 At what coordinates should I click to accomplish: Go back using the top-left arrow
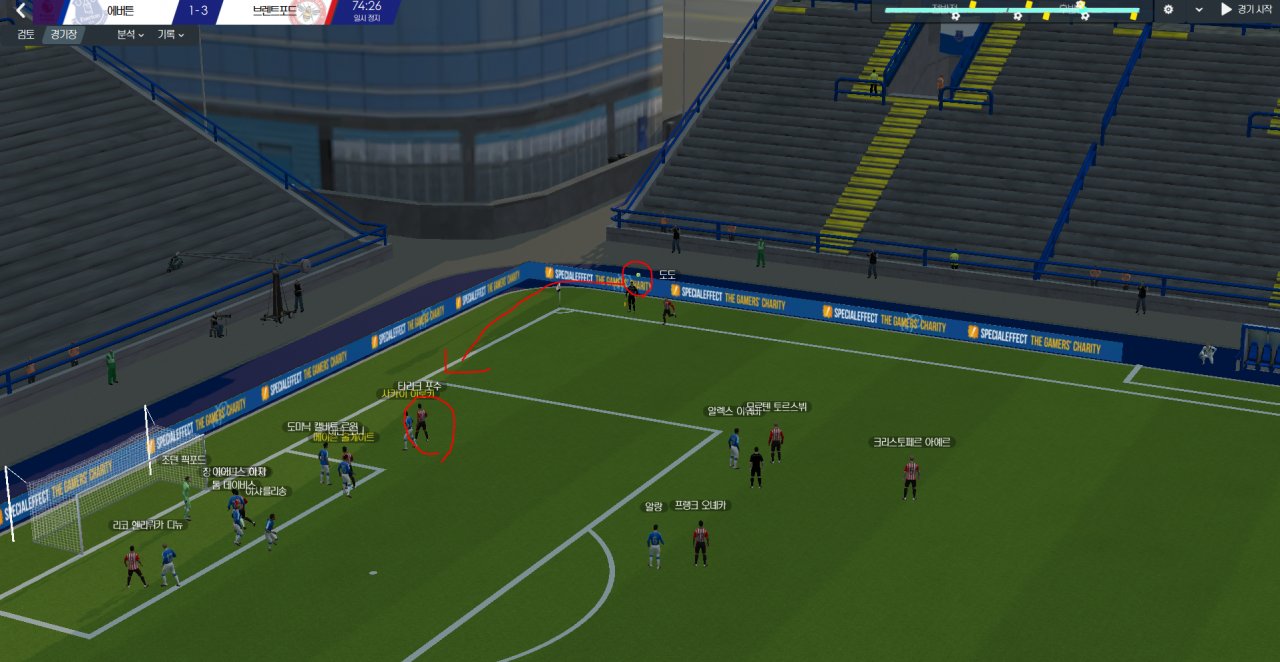pos(18,11)
